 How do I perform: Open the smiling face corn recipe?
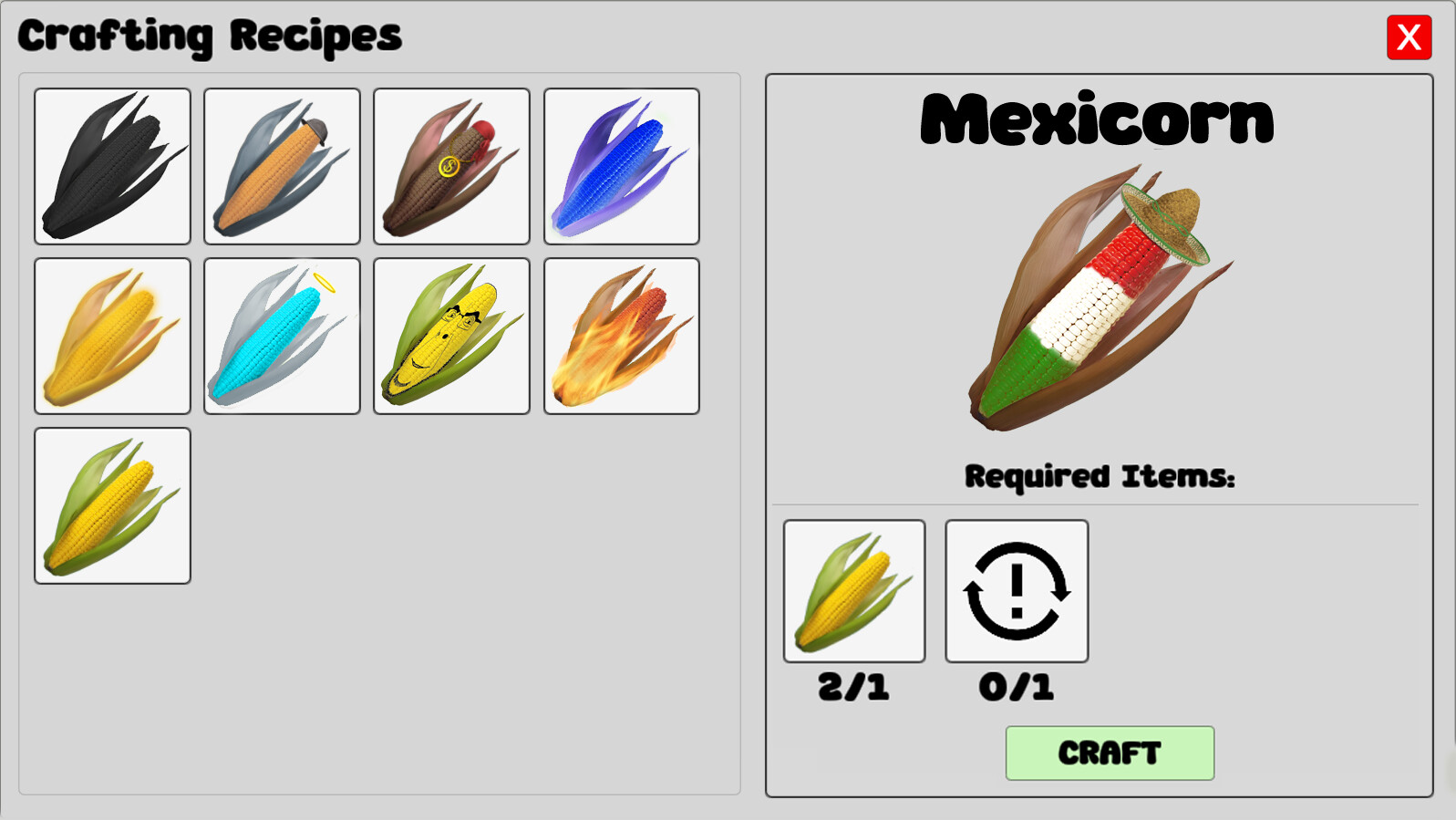pos(451,335)
